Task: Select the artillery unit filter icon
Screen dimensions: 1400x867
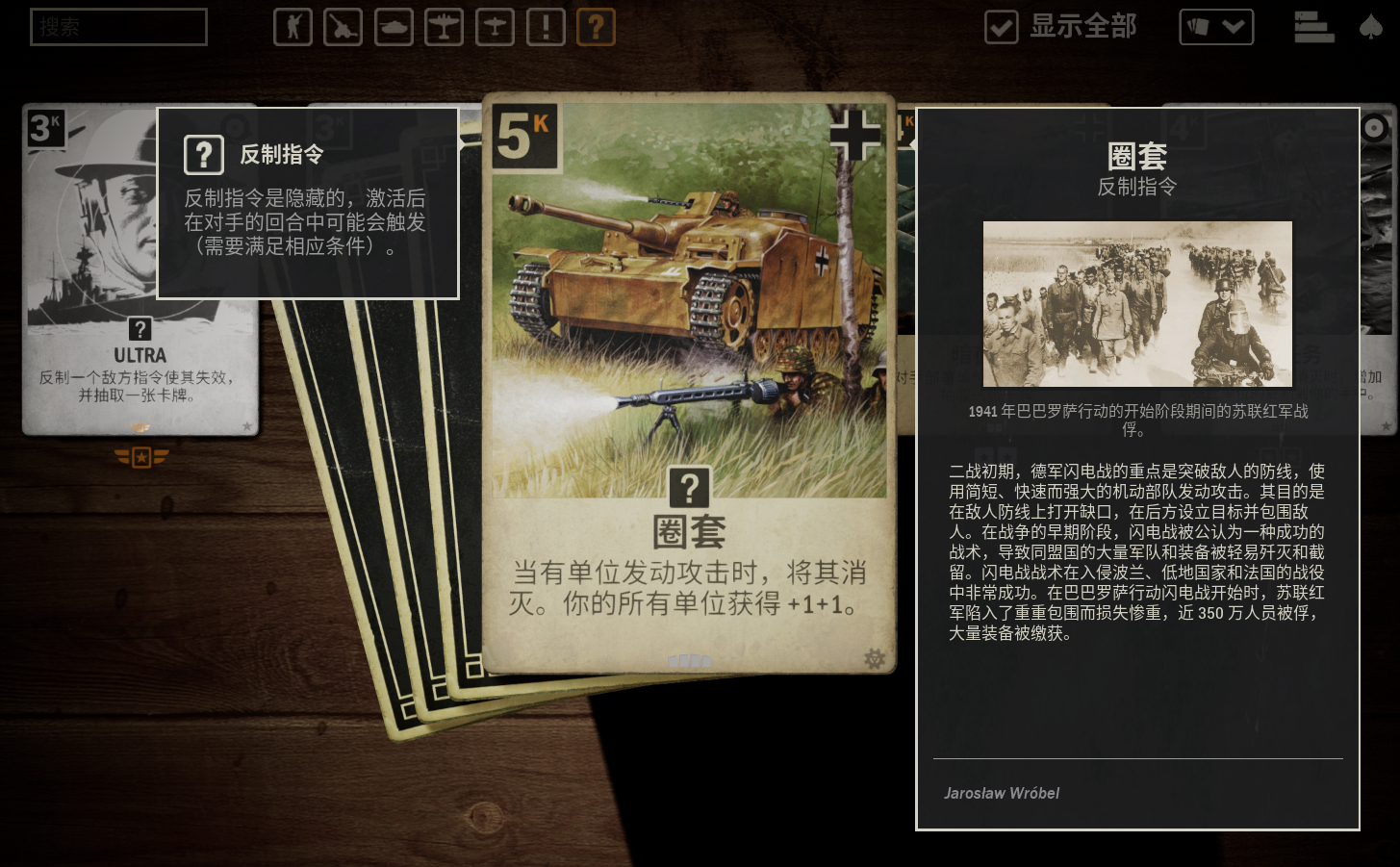Action: pos(343,27)
